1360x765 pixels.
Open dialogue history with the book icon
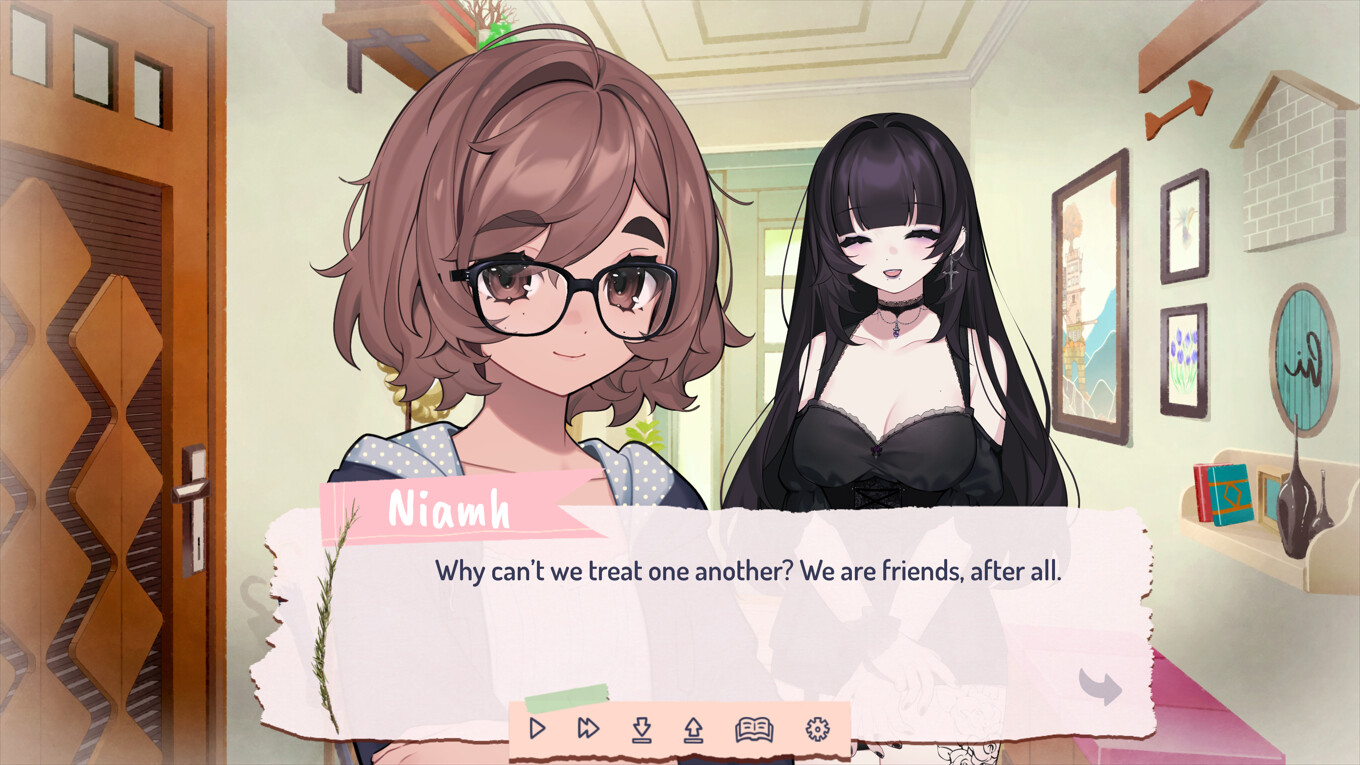point(755,730)
